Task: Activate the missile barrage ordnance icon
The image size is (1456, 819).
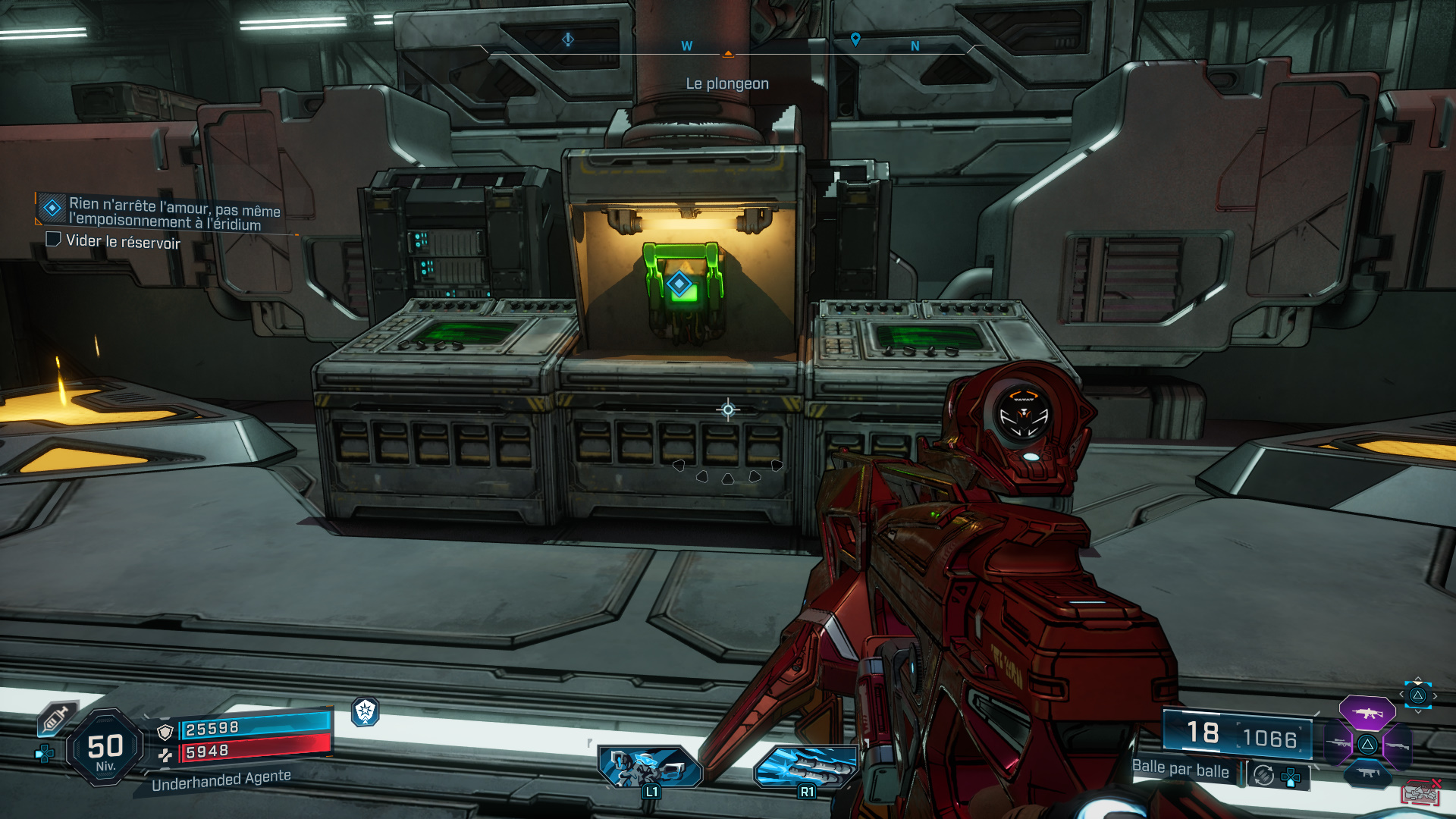Action: tap(805, 766)
